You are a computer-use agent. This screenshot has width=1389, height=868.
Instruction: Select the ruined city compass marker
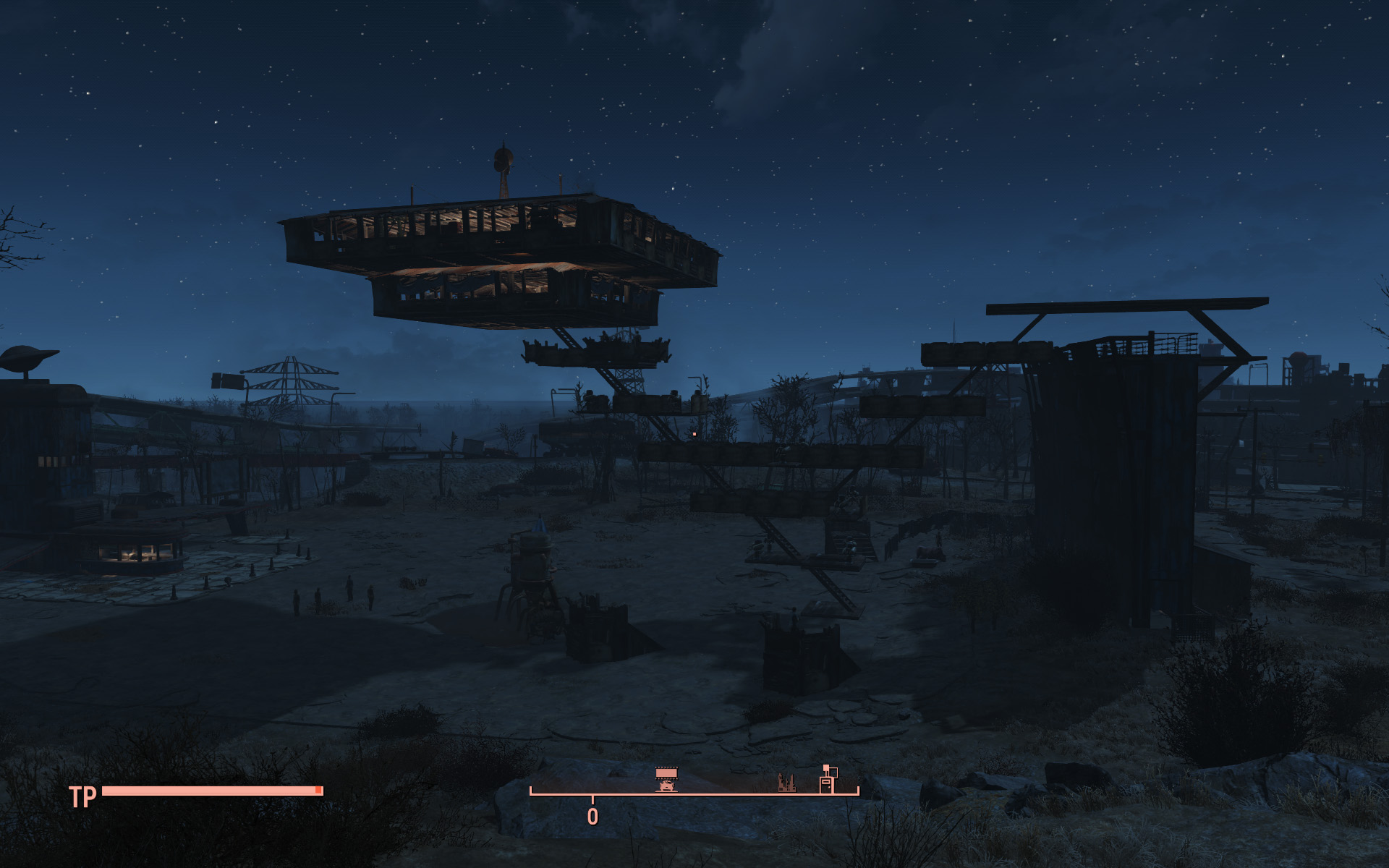786,783
